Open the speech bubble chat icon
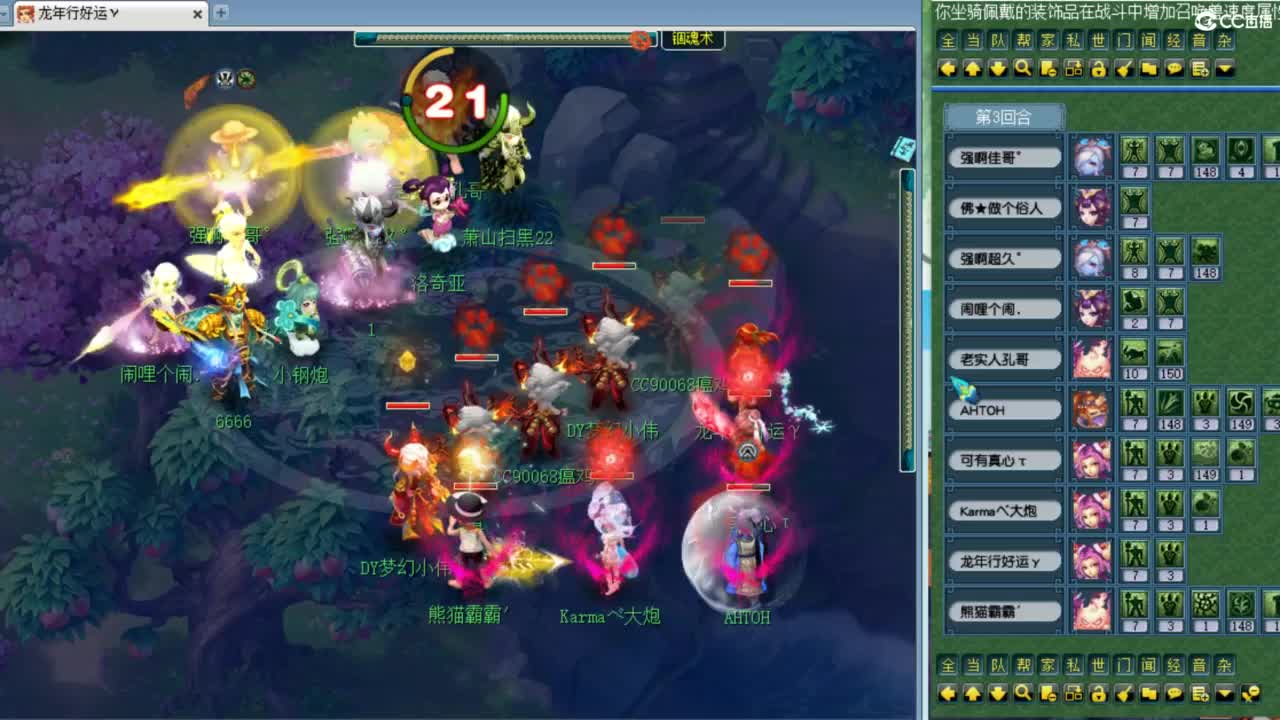Image resolution: width=1280 pixels, height=720 pixels. (1173, 68)
